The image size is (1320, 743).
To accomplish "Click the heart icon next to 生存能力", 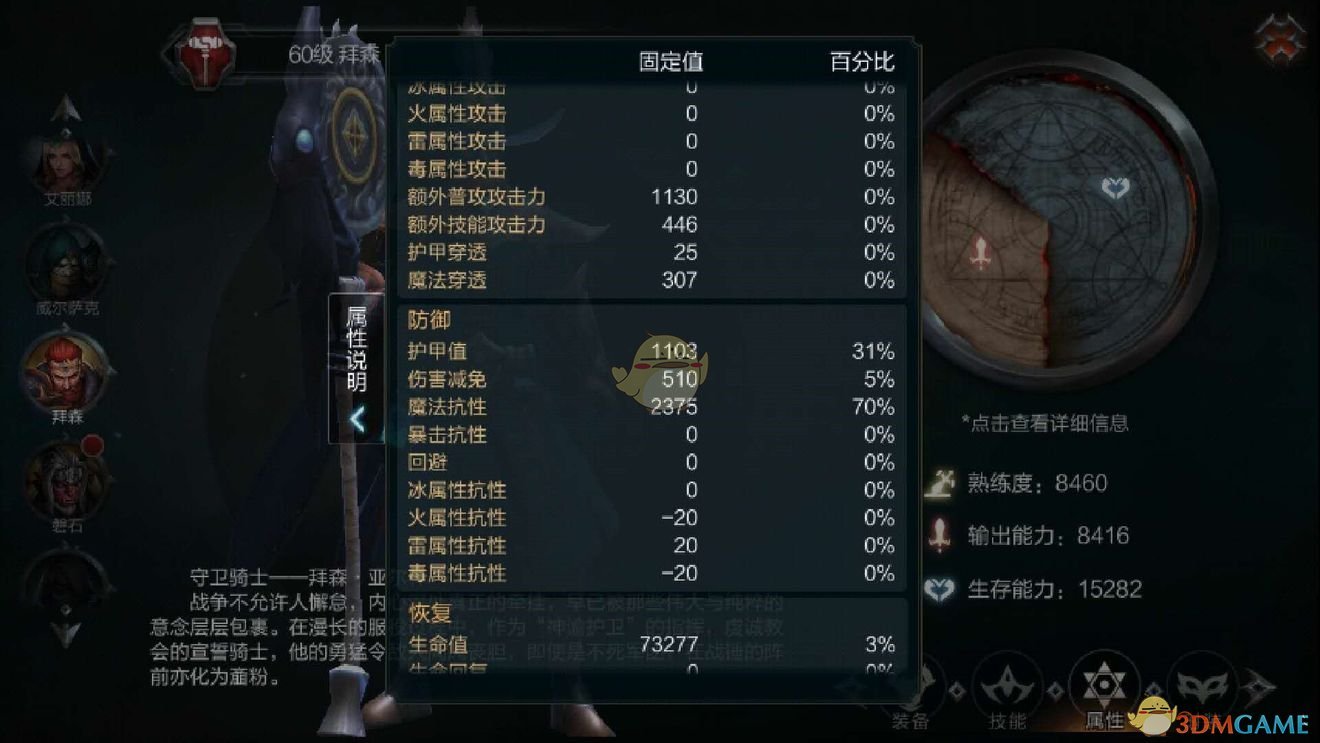I will pyautogui.click(x=941, y=589).
